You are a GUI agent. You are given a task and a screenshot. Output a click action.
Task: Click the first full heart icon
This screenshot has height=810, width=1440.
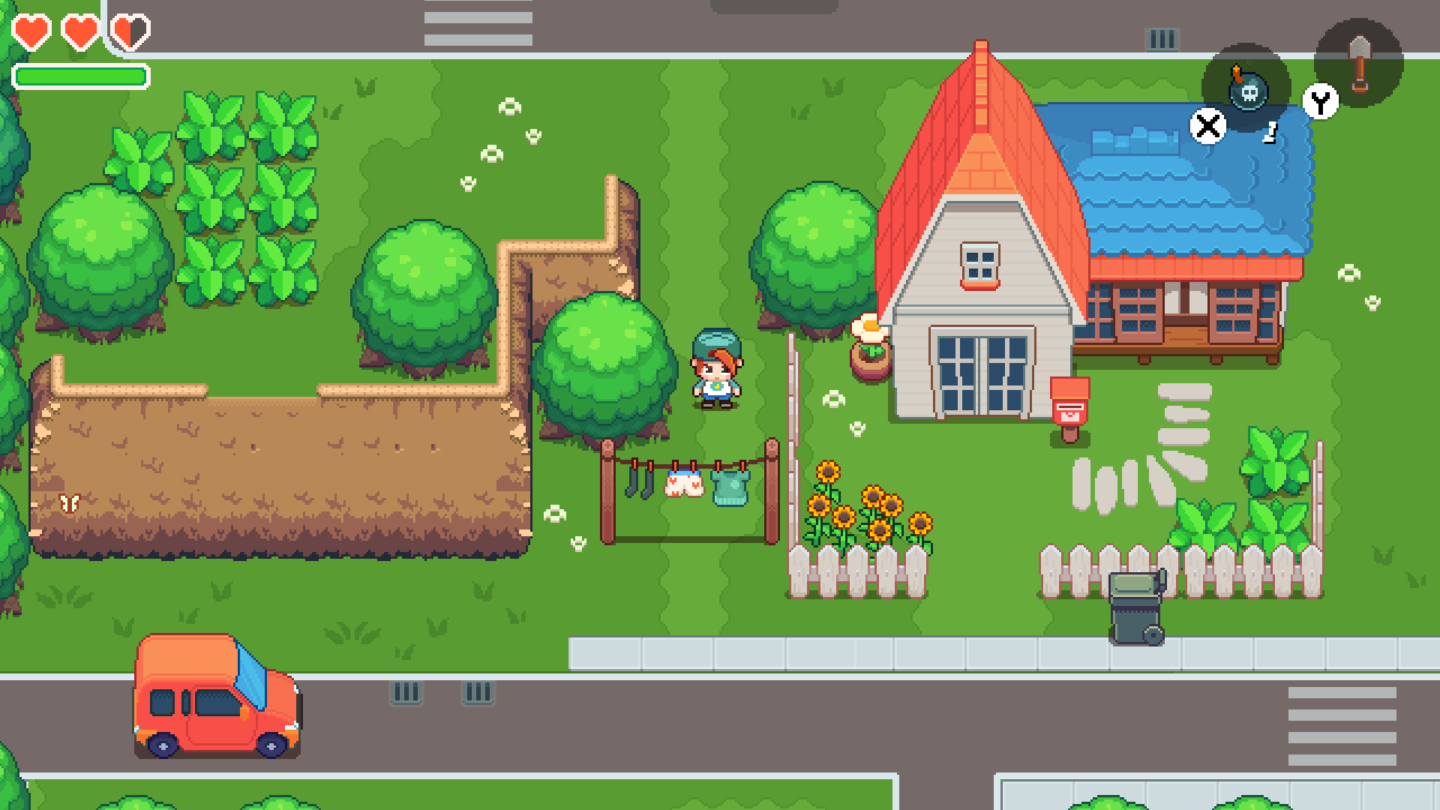(x=33, y=30)
